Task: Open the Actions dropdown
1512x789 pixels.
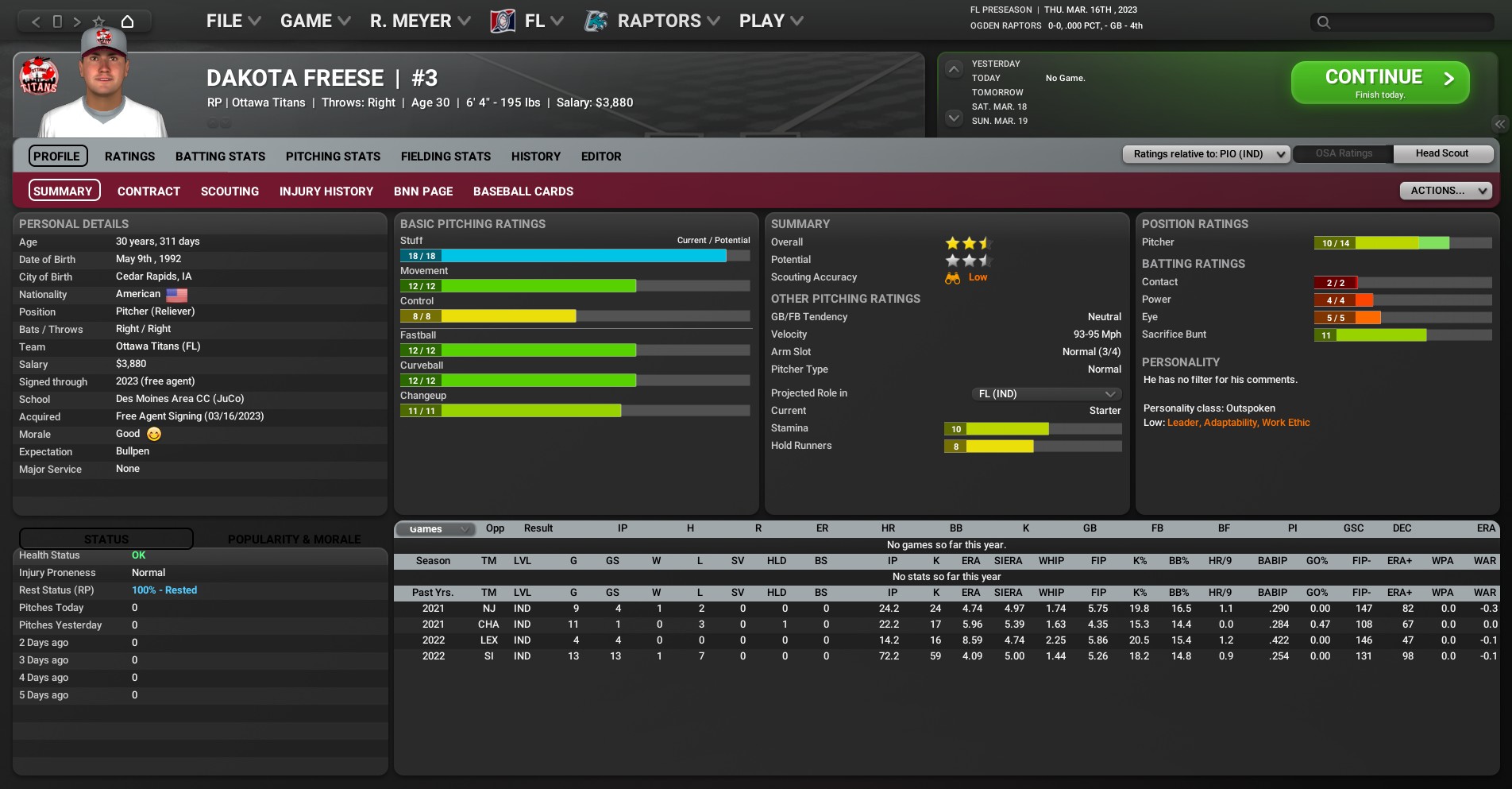Action: pos(1444,191)
